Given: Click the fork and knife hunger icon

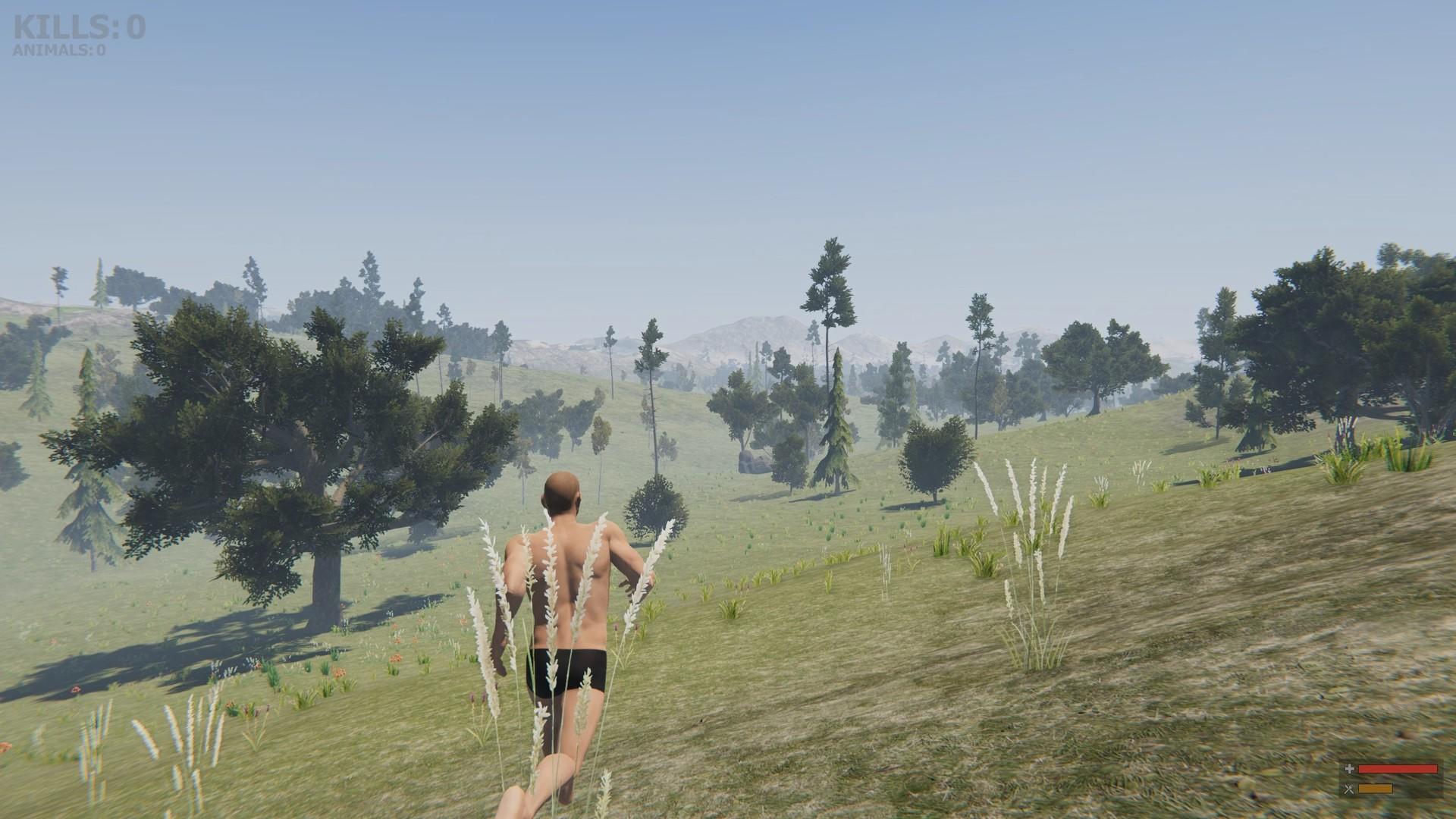Looking at the screenshot, I should pos(1349,789).
